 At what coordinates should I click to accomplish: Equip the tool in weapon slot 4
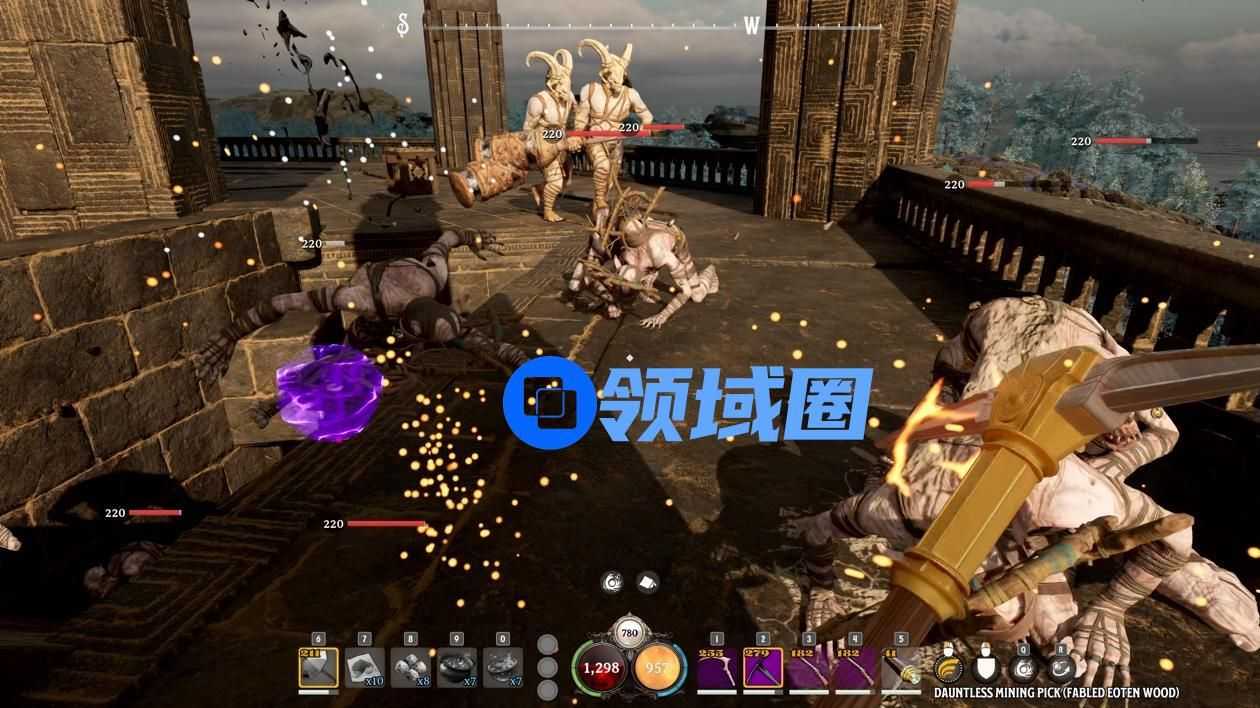click(854, 668)
